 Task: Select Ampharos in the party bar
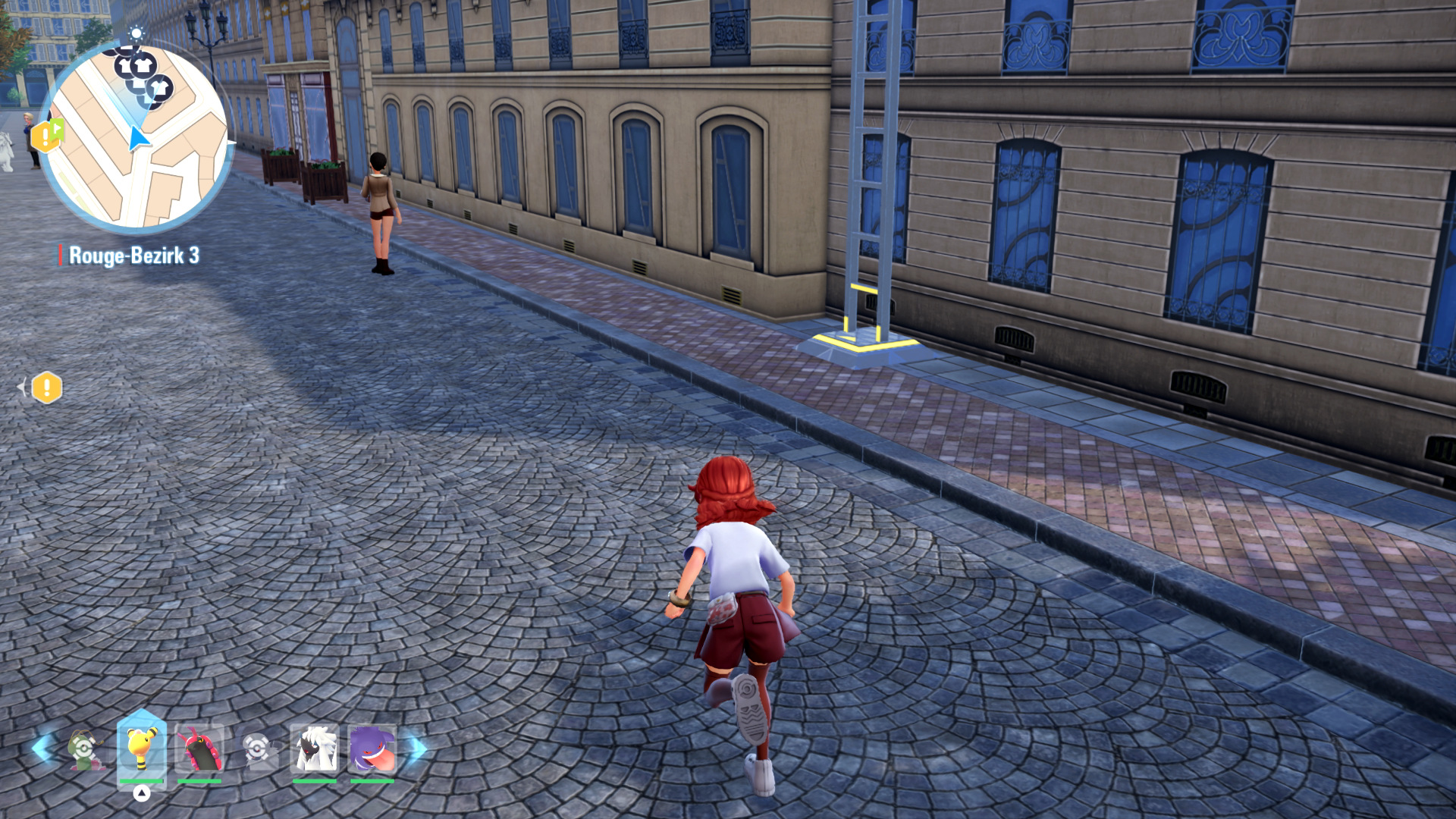[142, 748]
